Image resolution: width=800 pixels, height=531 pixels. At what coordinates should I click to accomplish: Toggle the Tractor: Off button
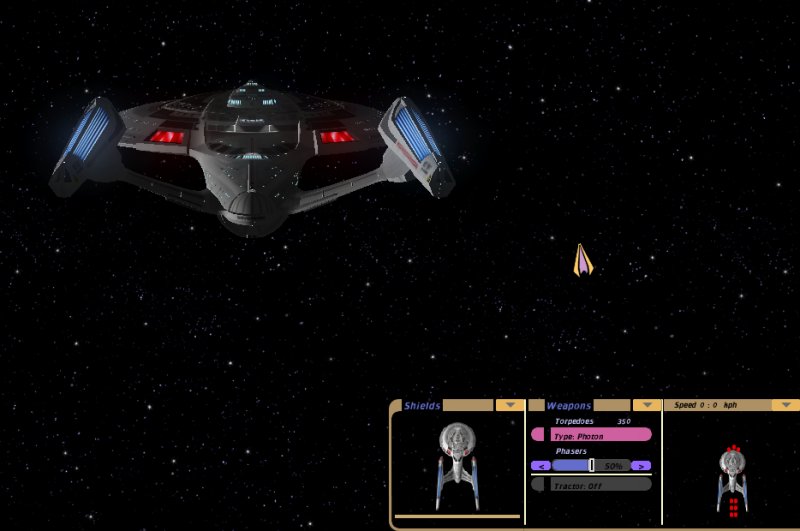click(x=592, y=485)
